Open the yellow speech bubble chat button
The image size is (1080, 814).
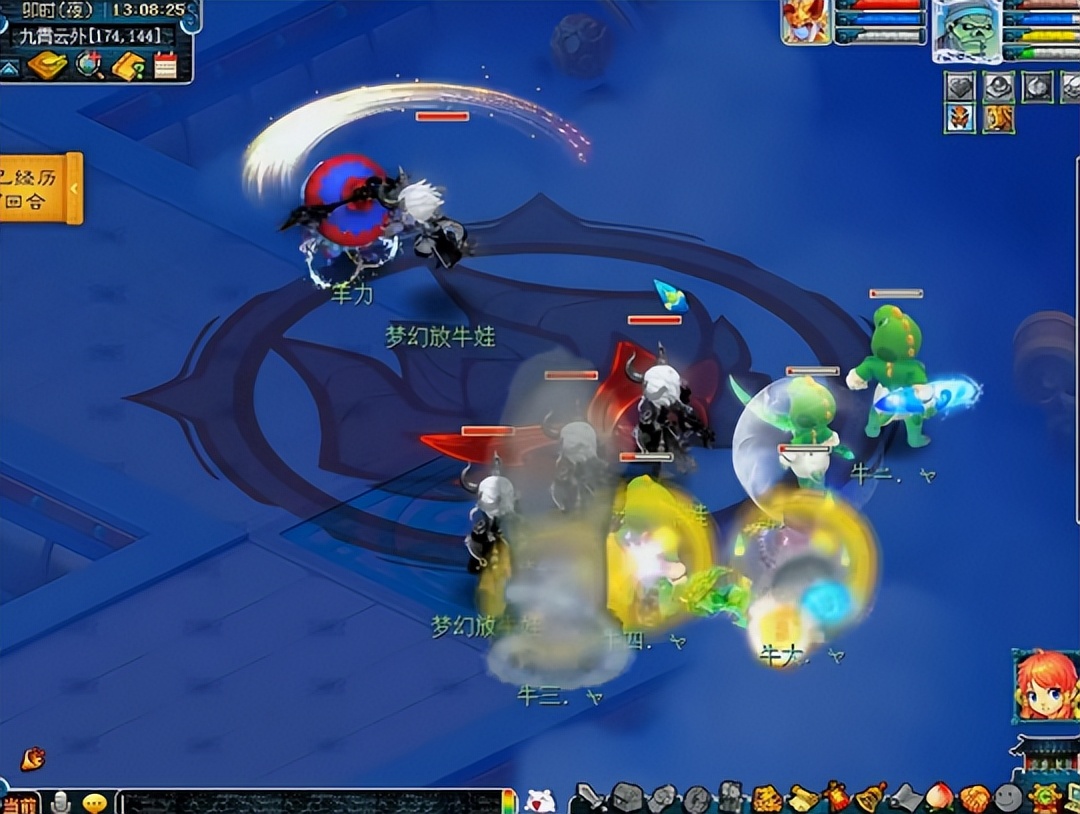point(95,802)
